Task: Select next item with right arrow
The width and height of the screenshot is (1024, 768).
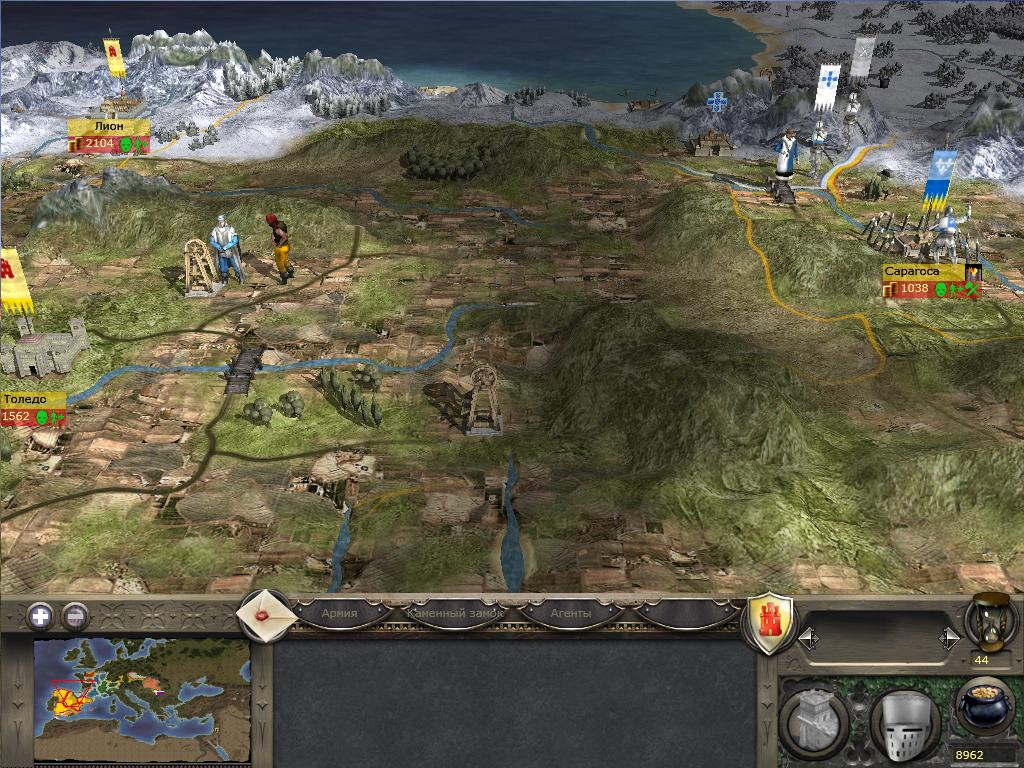Action: pos(949,637)
